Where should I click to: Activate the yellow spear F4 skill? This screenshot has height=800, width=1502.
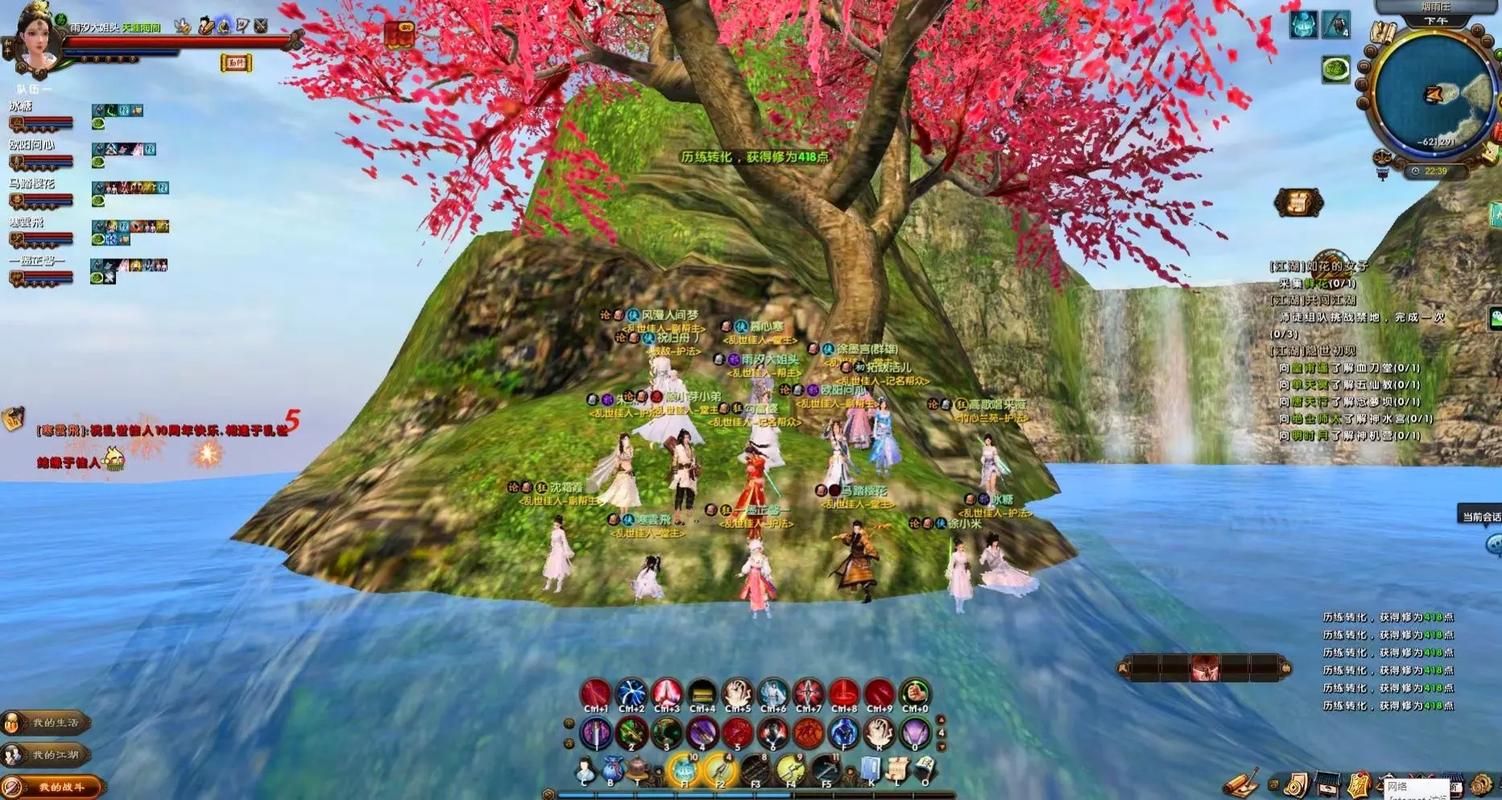point(790,770)
